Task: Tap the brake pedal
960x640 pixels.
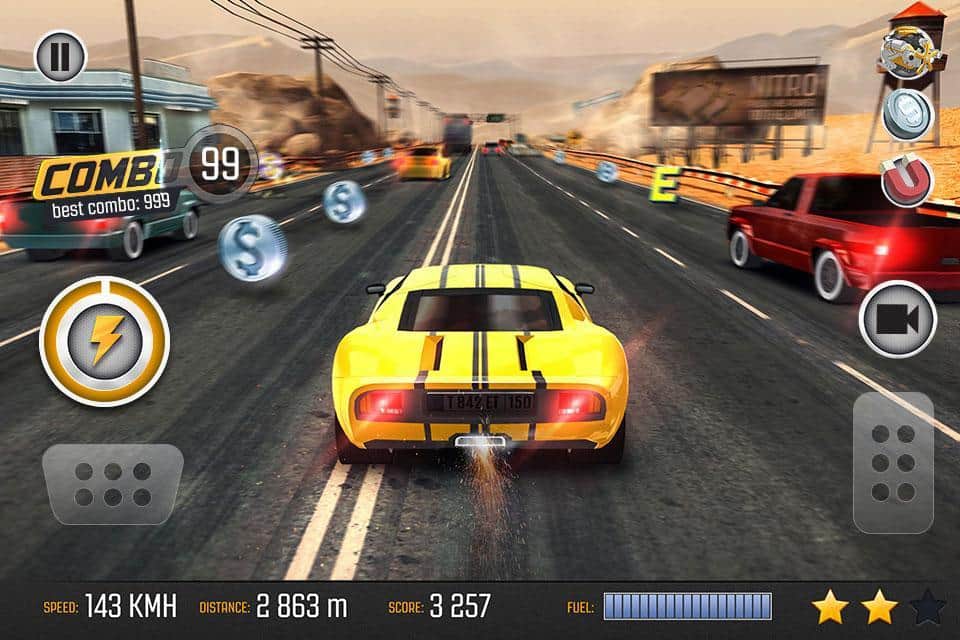Action: click(112, 484)
